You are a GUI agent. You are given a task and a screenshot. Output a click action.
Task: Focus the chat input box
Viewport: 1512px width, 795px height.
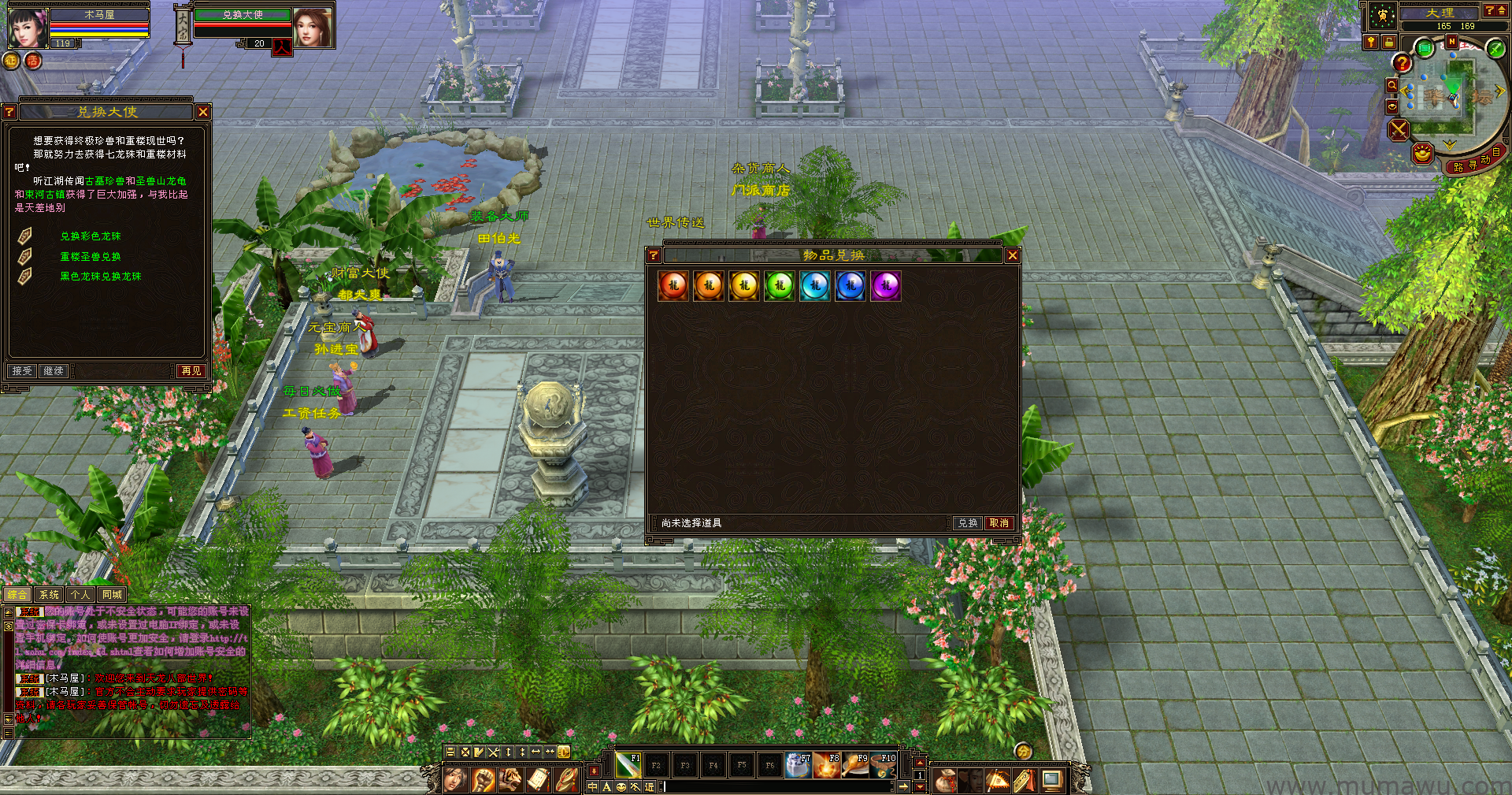(780, 786)
